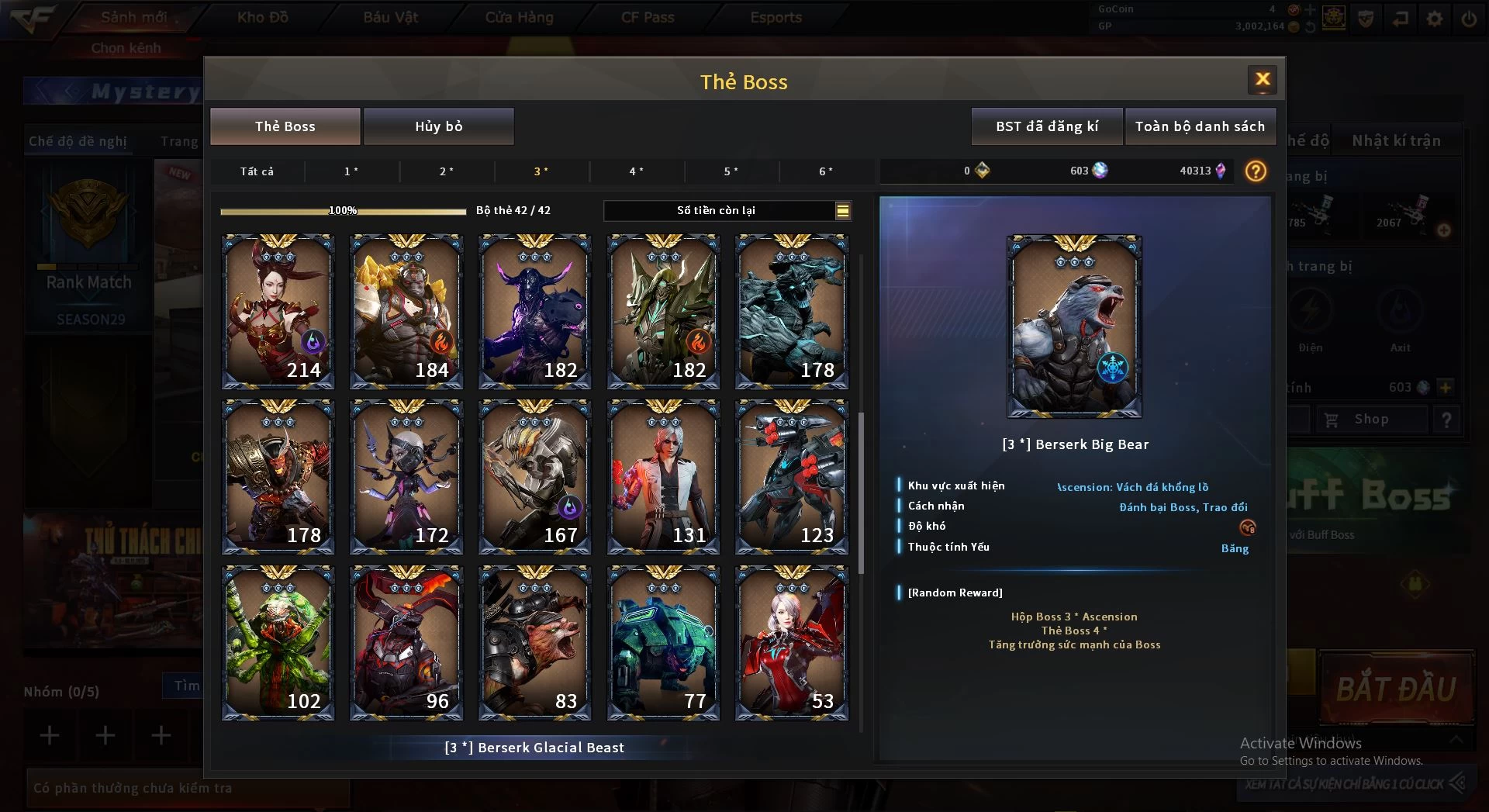Viewport: 1489px width, 812px height.
Task: Select the boss card with count 214
Action: 278,312
